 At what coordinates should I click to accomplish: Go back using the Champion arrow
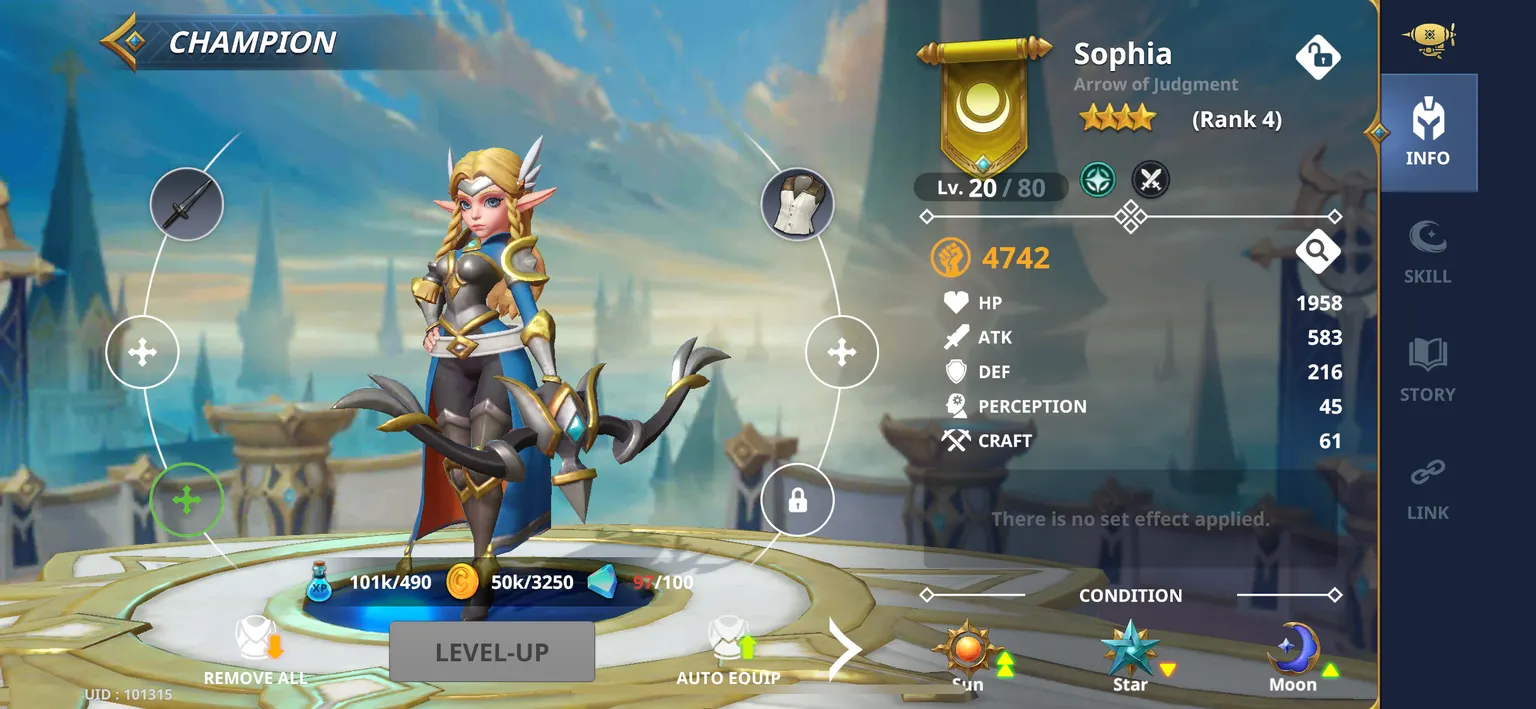click(126, 42)
